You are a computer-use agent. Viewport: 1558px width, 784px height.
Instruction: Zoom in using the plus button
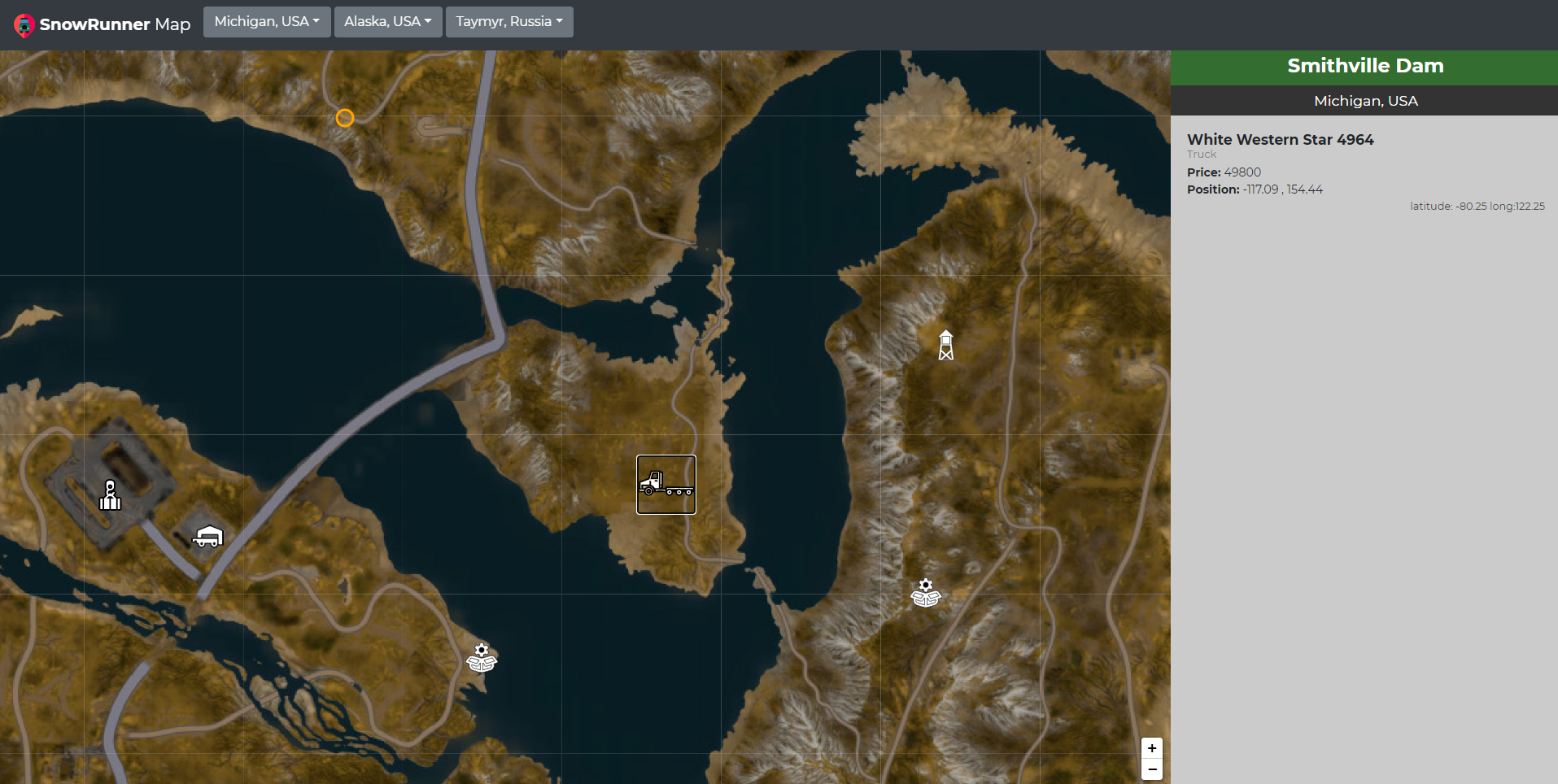click(x=1152, y=747)
